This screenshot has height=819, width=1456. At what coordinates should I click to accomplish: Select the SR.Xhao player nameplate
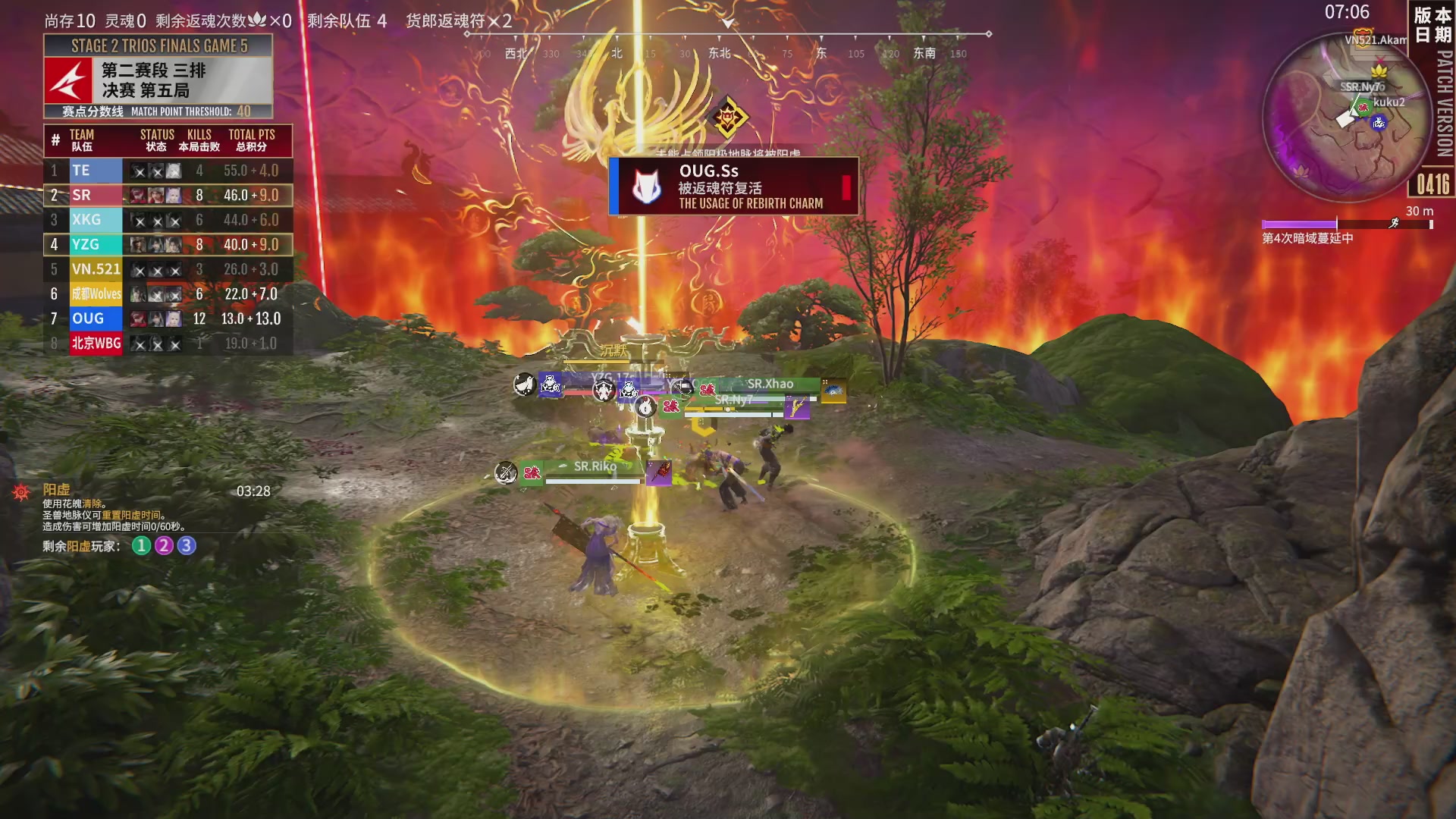pyautogui.click(x=770, y=384)
